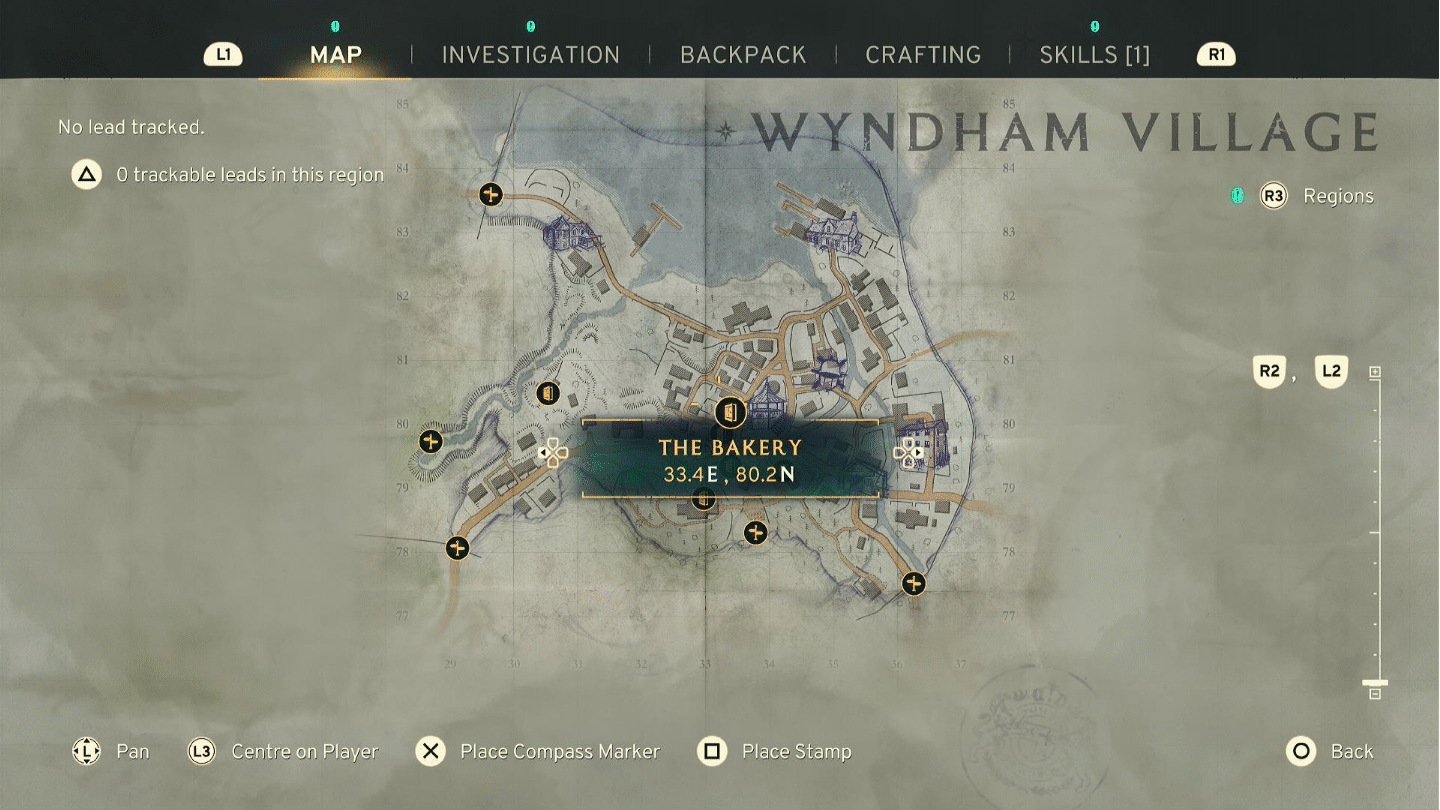Choose the southeasternmost signpost map marker

[x=913, y=583]
